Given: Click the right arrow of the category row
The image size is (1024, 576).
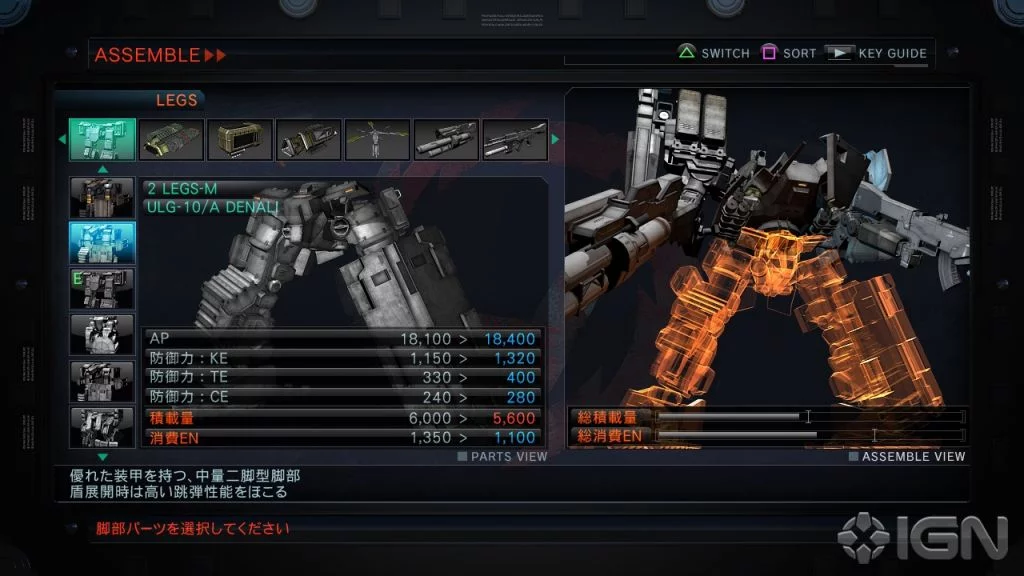Looking at the screenshot, I should (556, 140).
